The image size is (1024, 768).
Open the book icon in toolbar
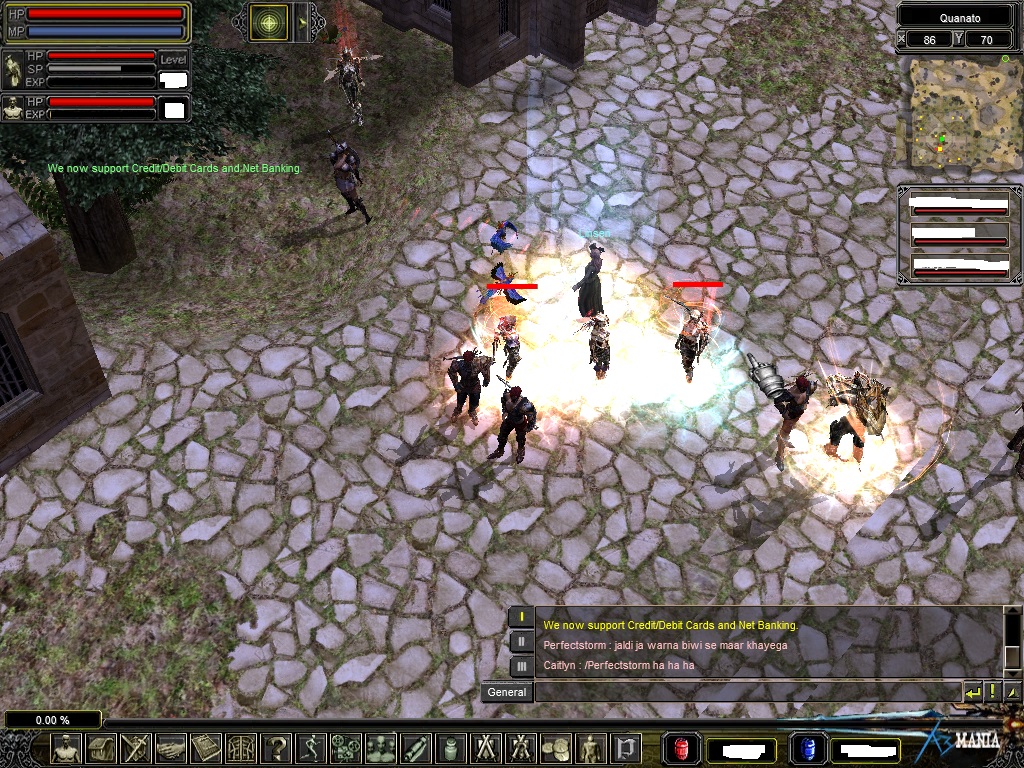[206, 747]
